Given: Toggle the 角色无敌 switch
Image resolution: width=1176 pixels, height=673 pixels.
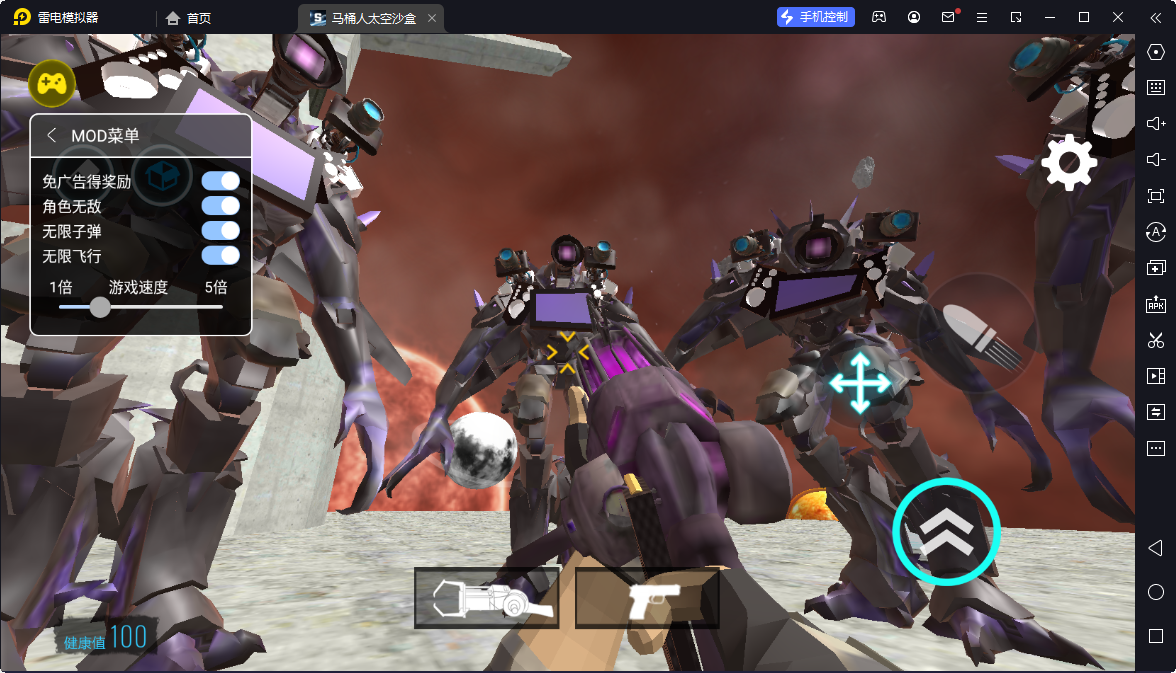Looking at the screenshot, I should tap(220, 206).
